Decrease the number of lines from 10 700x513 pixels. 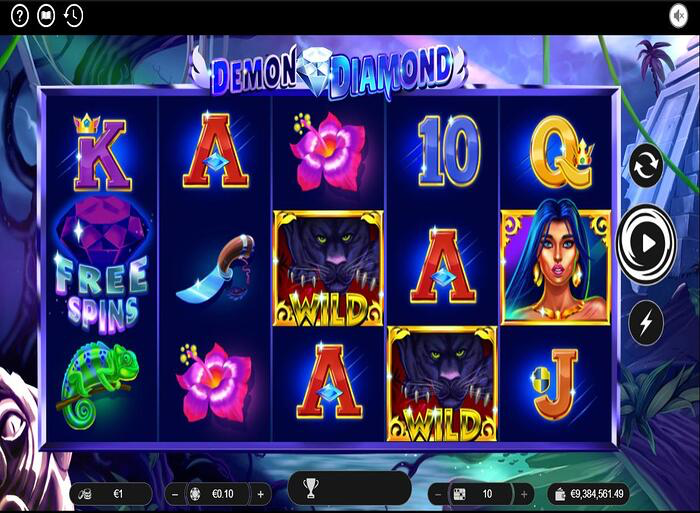438,494
